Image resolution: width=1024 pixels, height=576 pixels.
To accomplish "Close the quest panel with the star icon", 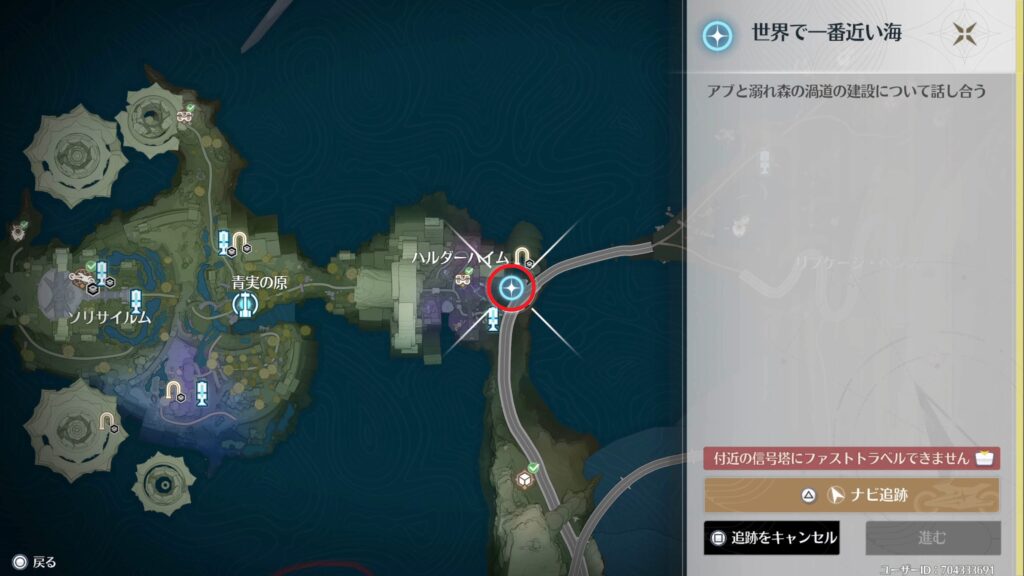I will [965, 33].
